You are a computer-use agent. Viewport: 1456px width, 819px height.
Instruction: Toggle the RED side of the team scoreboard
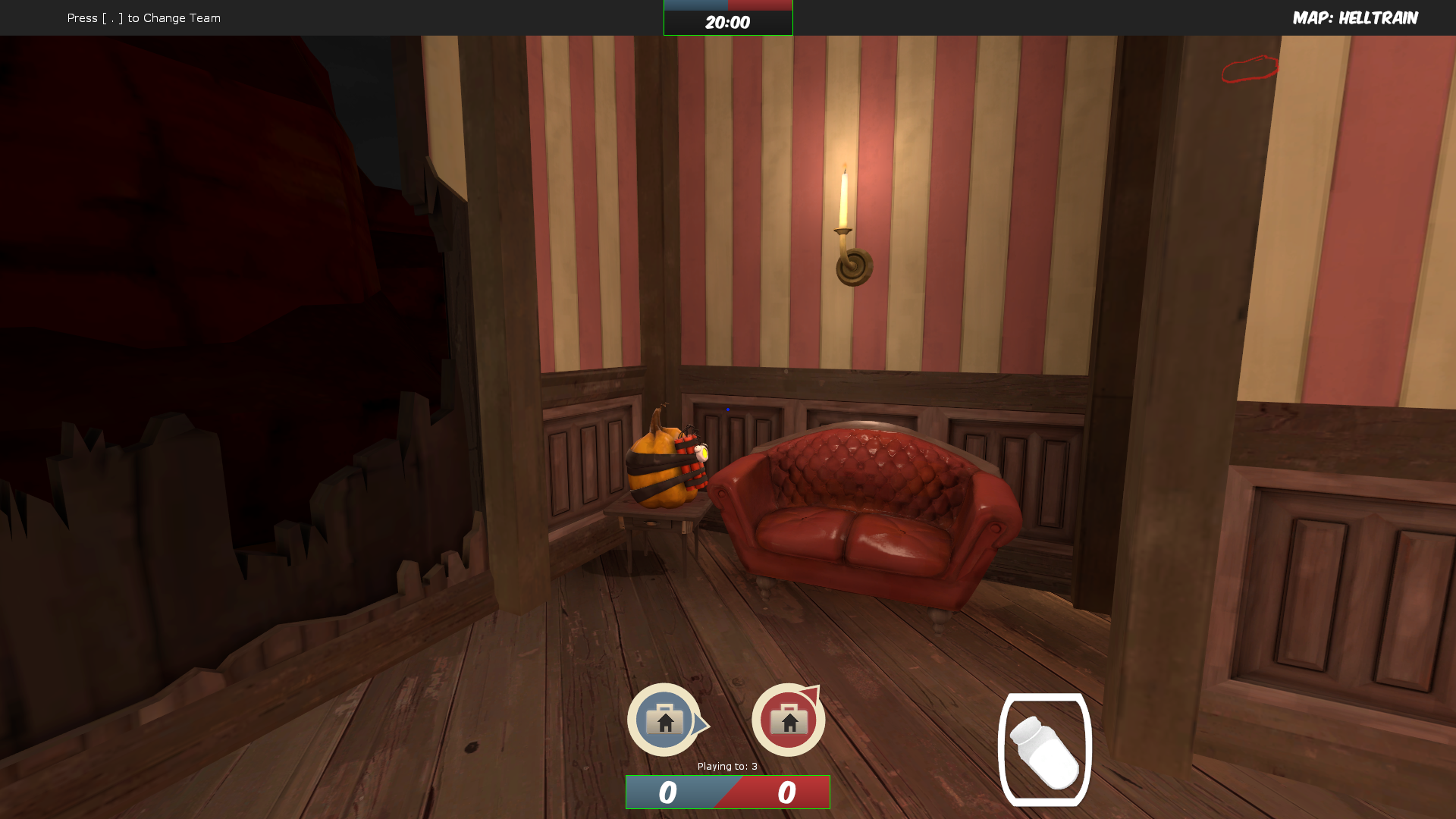click(x=786, y=792)
